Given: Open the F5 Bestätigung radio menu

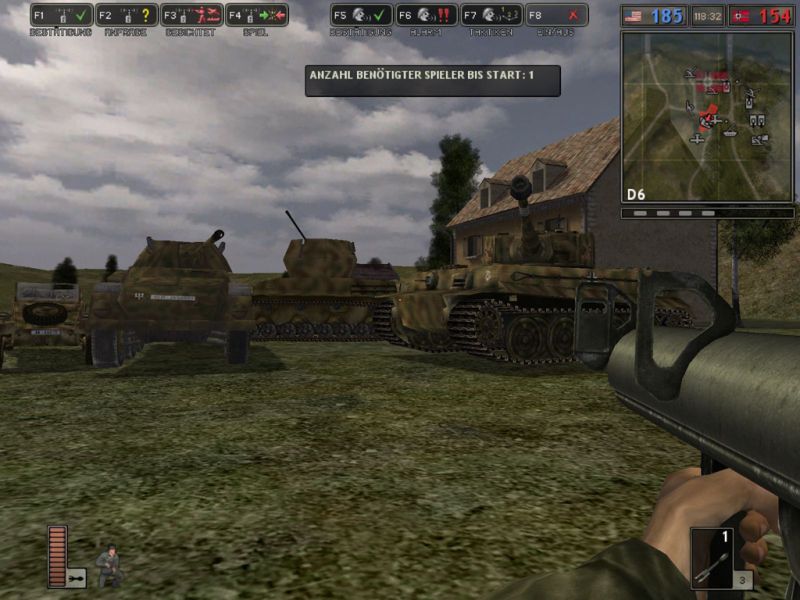Looking at the screenshot, I should click(361, 15).
